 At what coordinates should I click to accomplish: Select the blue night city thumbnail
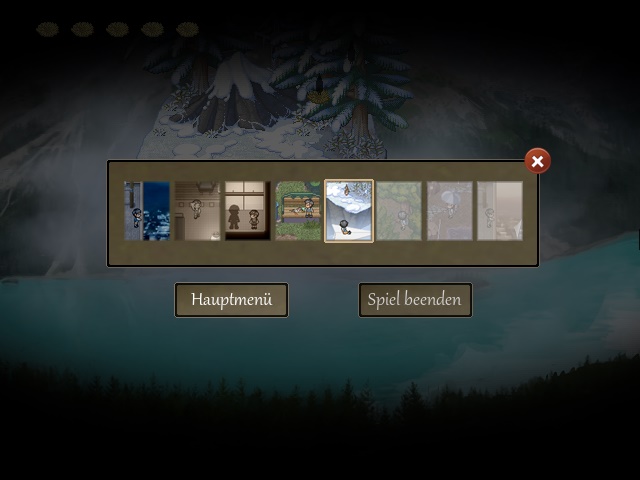(147, 211)
